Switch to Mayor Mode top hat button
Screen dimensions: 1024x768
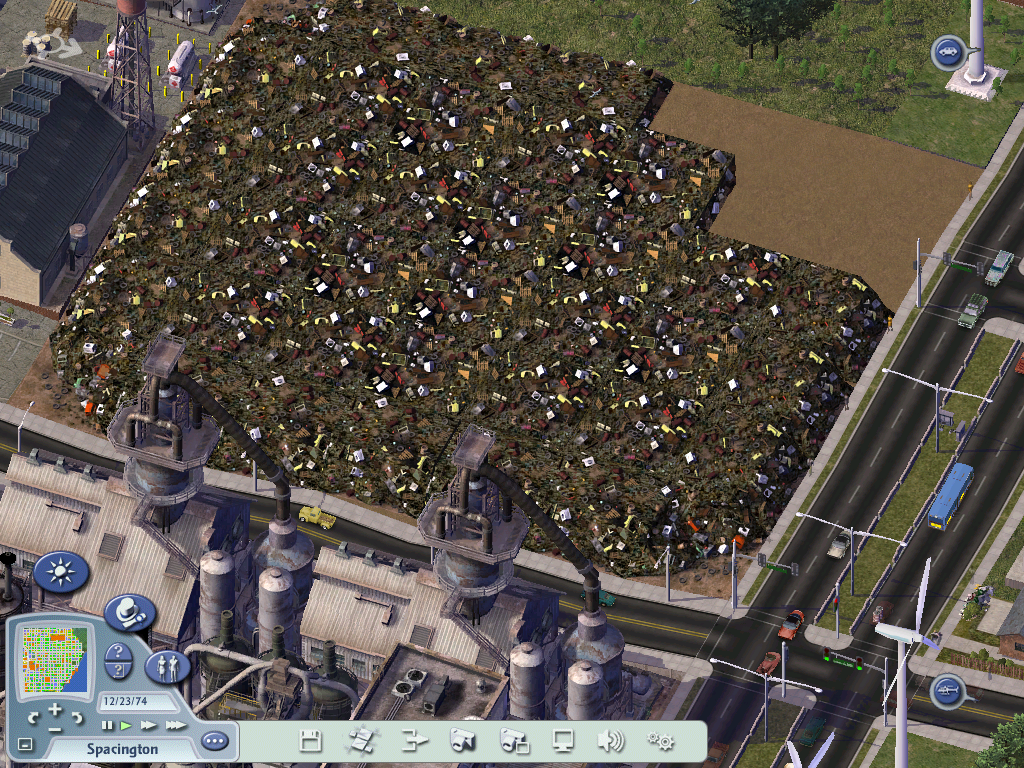pos(130,611)
